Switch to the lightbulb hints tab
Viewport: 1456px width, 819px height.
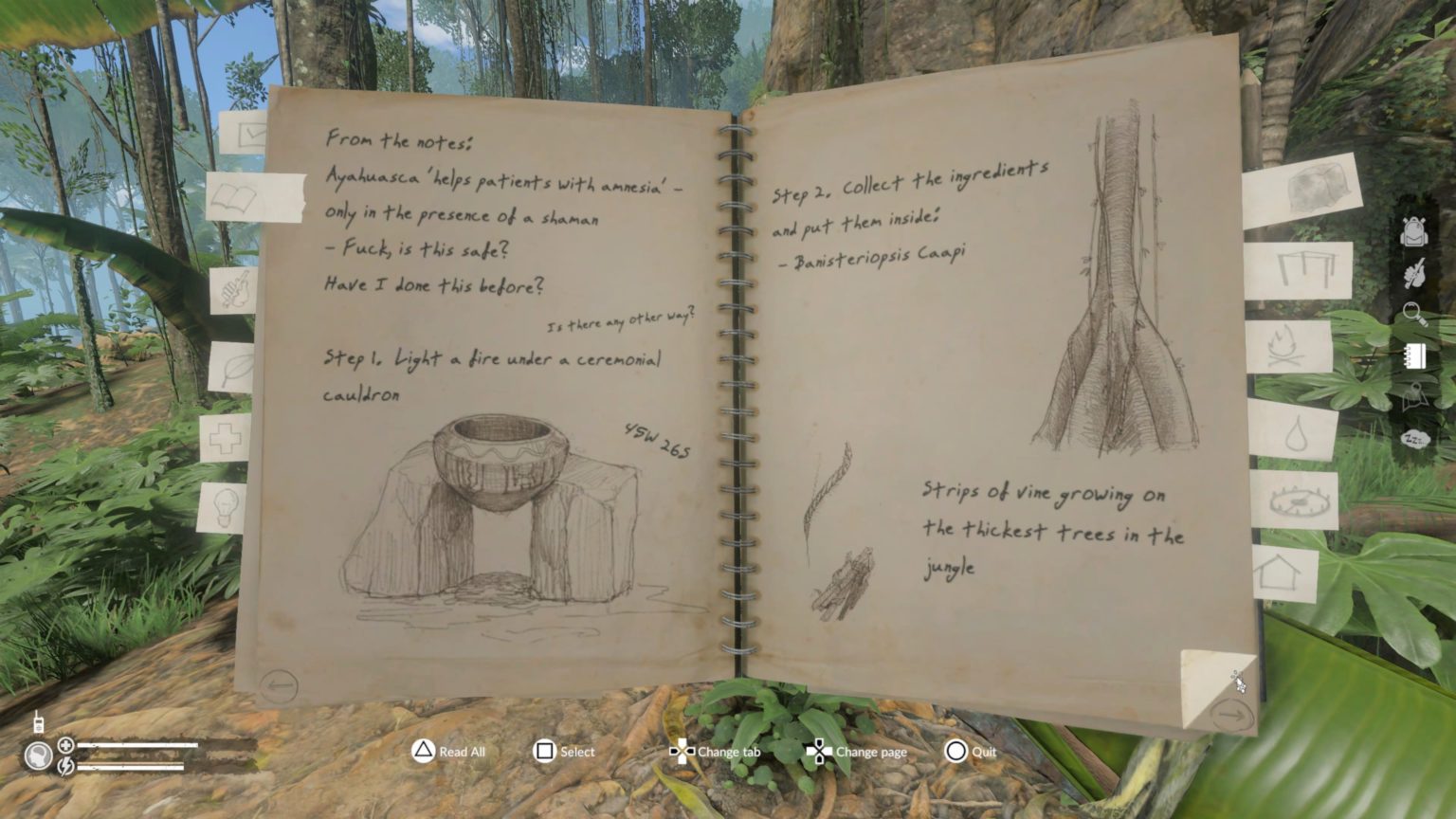(x=224, y=506)
